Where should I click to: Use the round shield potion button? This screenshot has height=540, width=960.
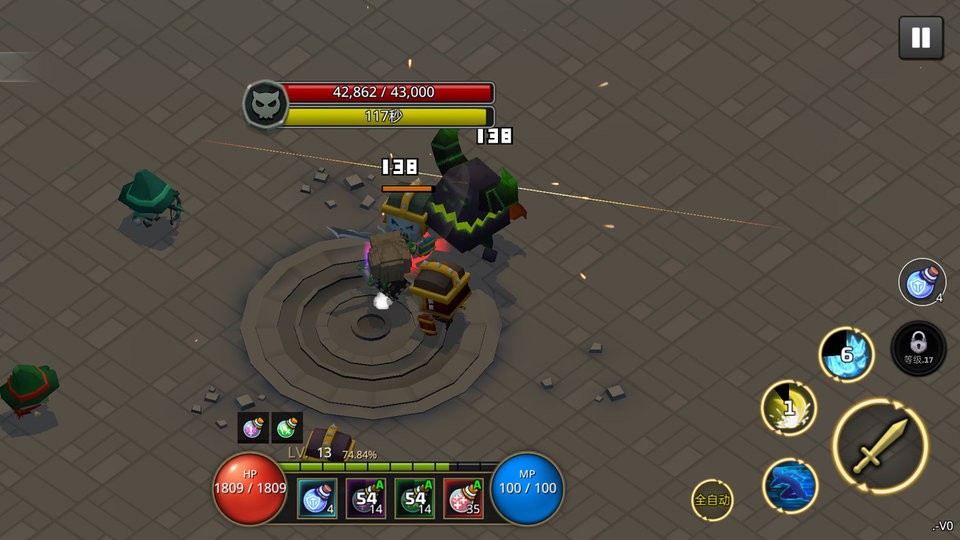click(x=922, y=283)
